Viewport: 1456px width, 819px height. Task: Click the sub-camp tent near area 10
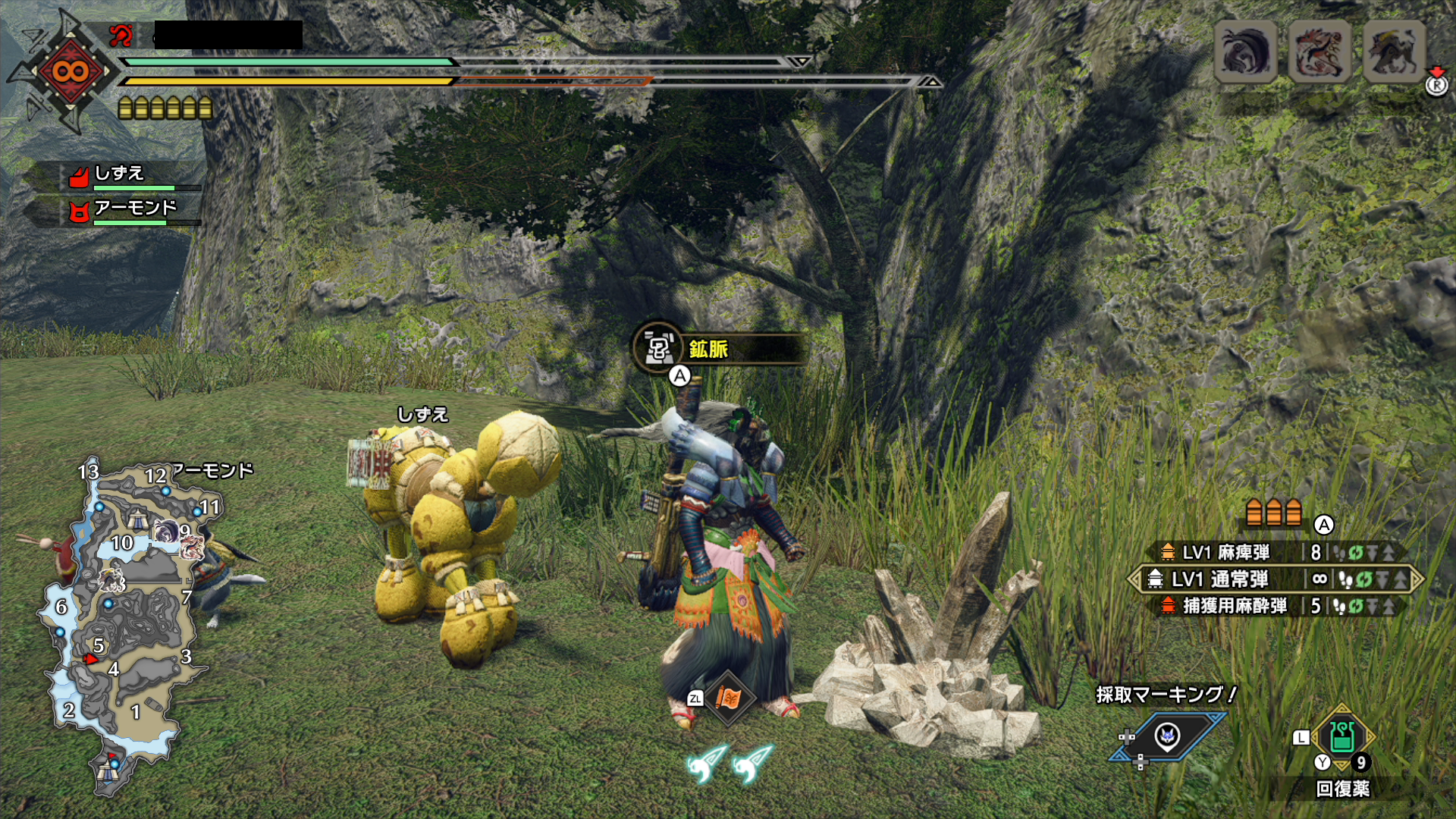coord(137,519)
